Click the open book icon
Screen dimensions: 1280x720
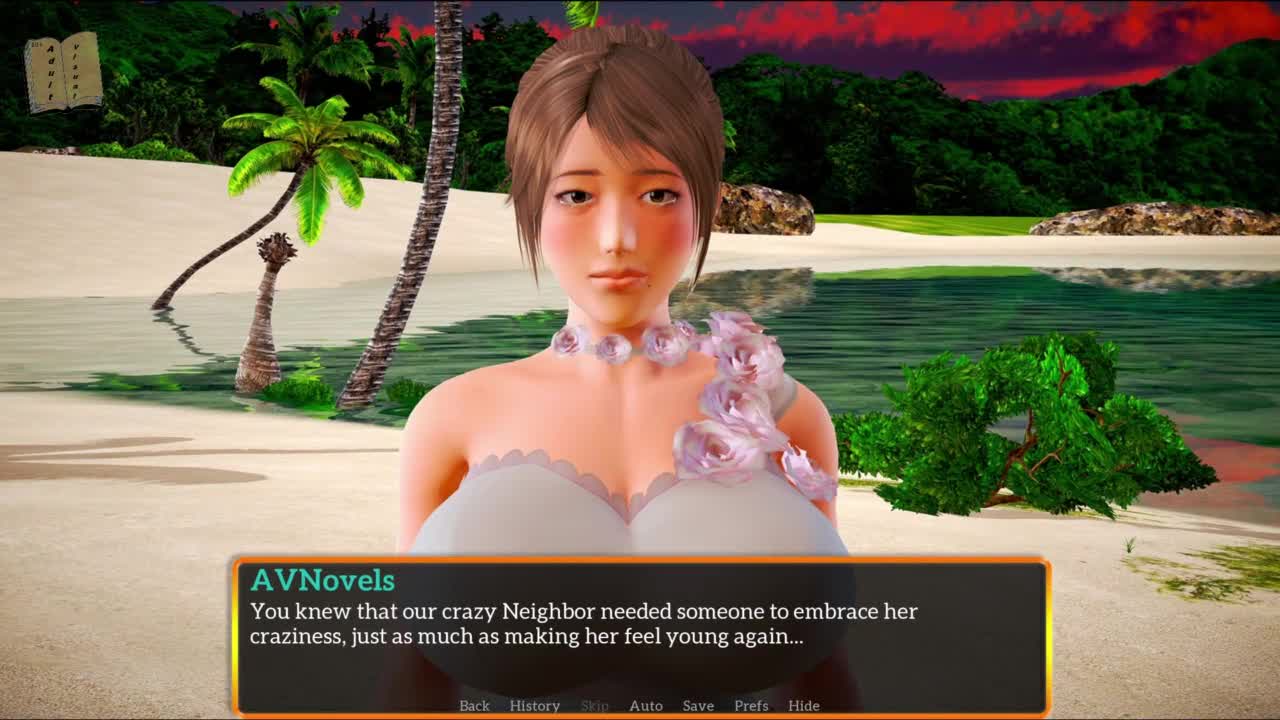(x=63, y=72)
